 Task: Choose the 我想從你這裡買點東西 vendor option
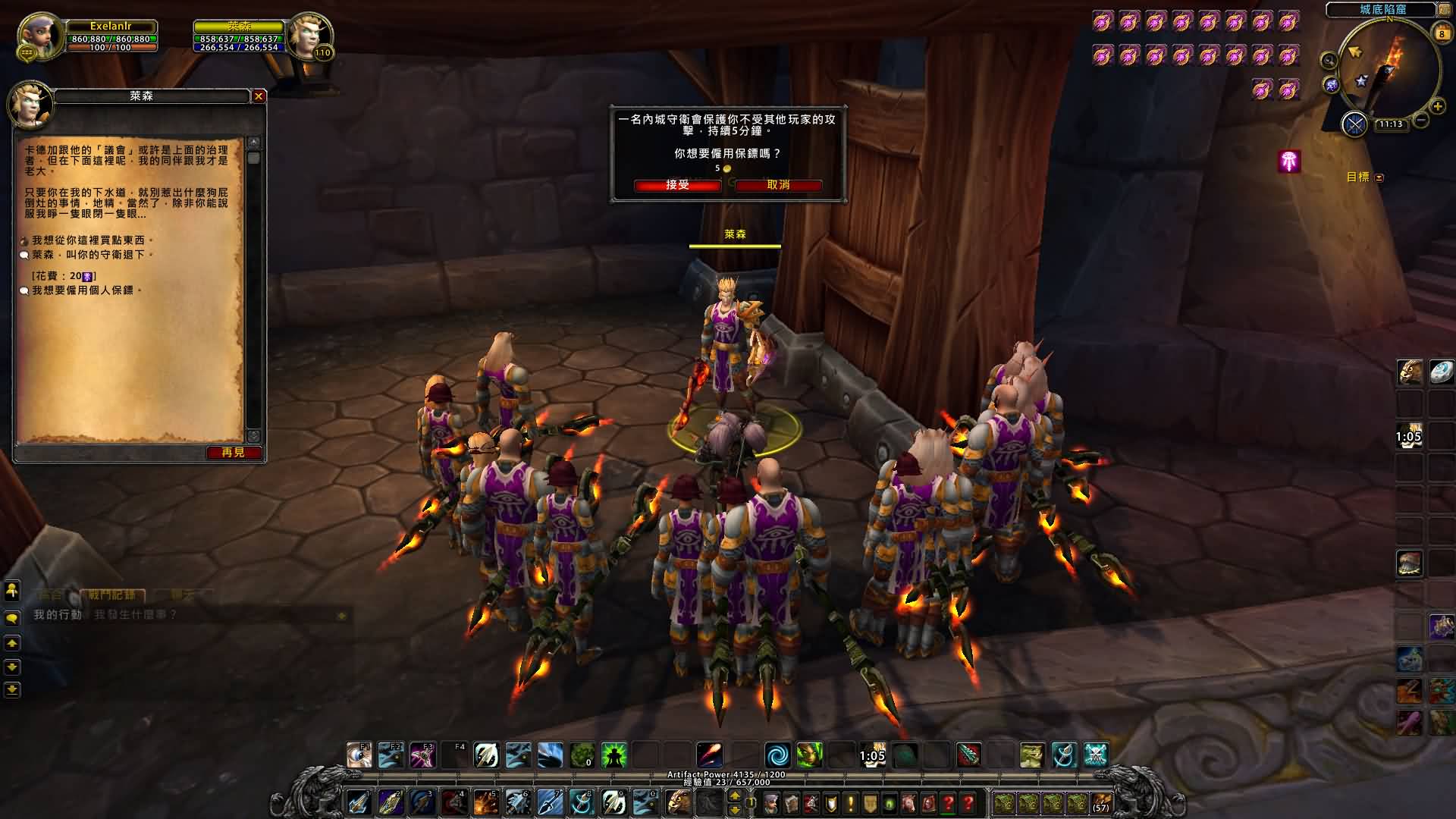click(87, 240)
